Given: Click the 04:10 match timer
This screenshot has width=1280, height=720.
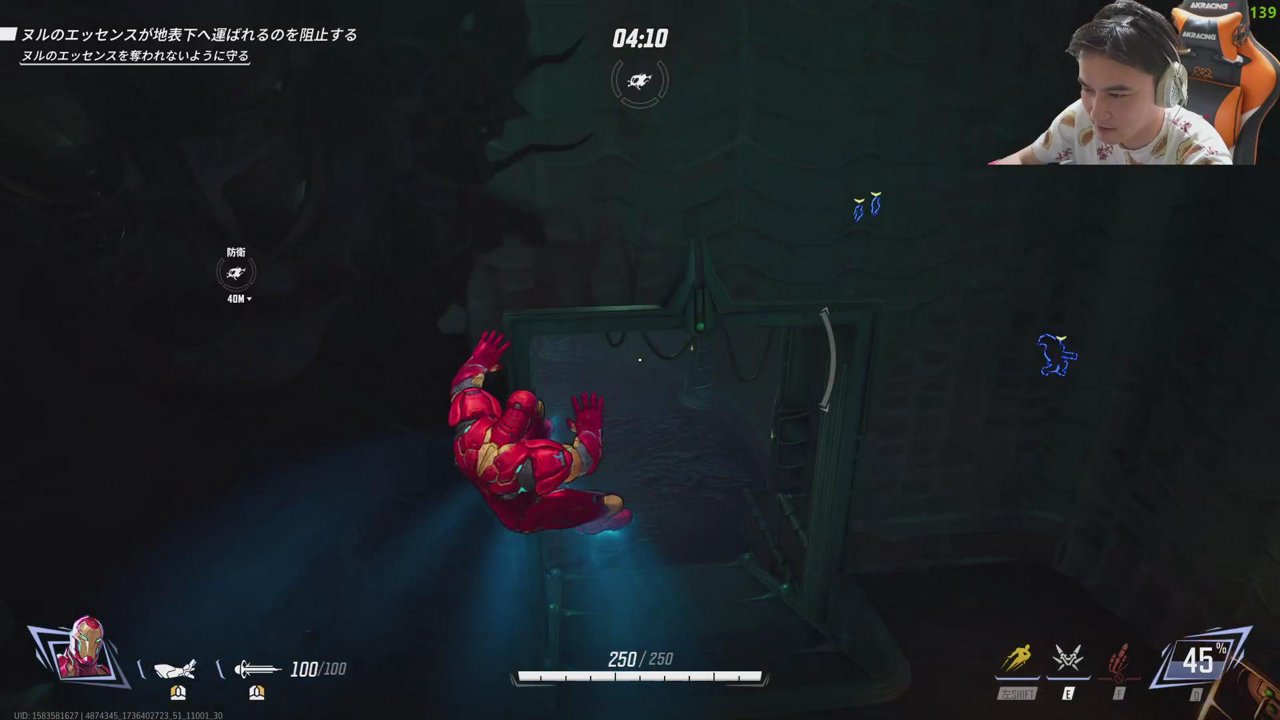Looking at the screenshot, I should [x=639, y=39].
